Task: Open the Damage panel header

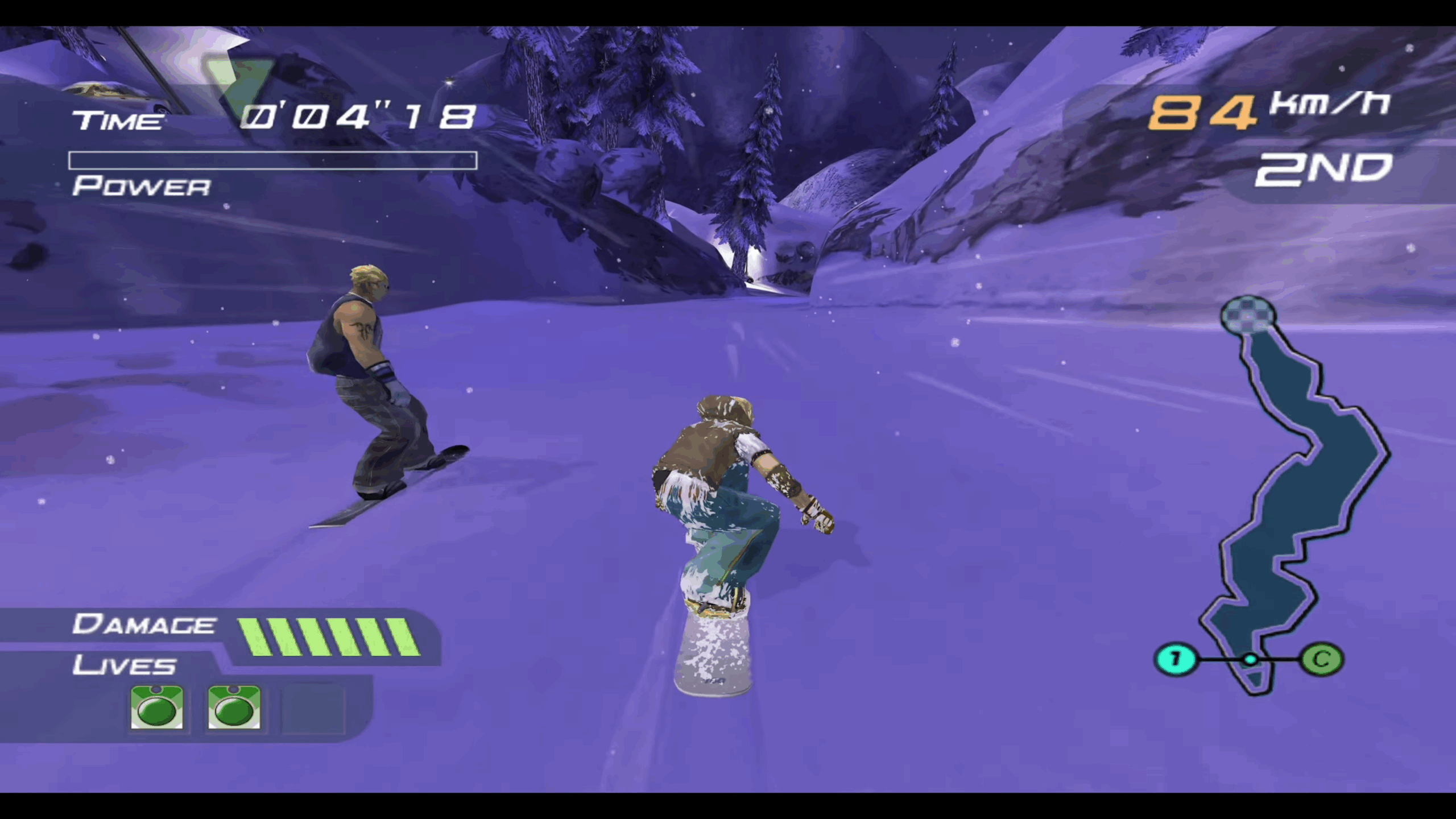Action: point(143,624)
